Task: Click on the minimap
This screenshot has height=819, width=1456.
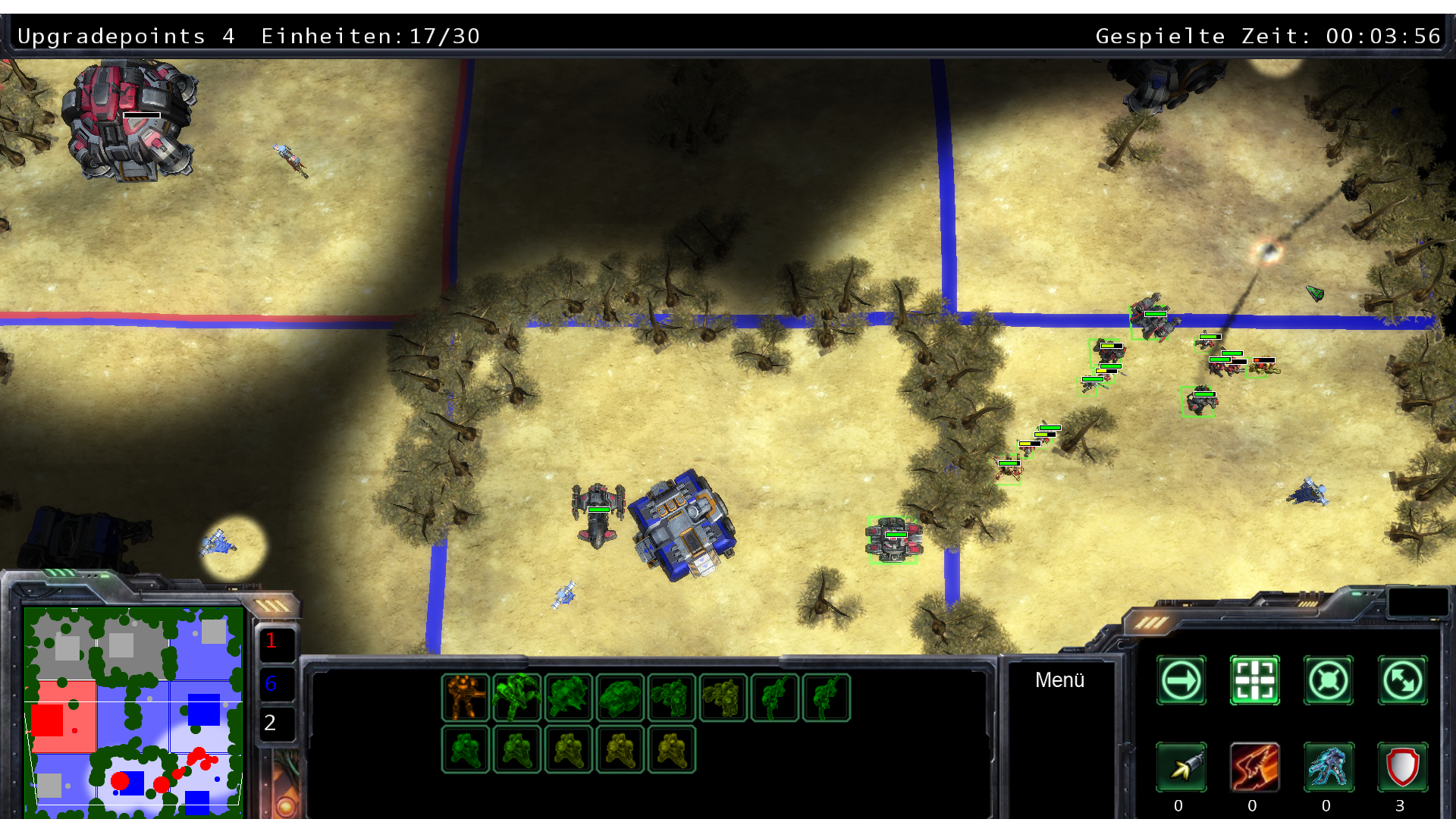Action: coord(133,711)
